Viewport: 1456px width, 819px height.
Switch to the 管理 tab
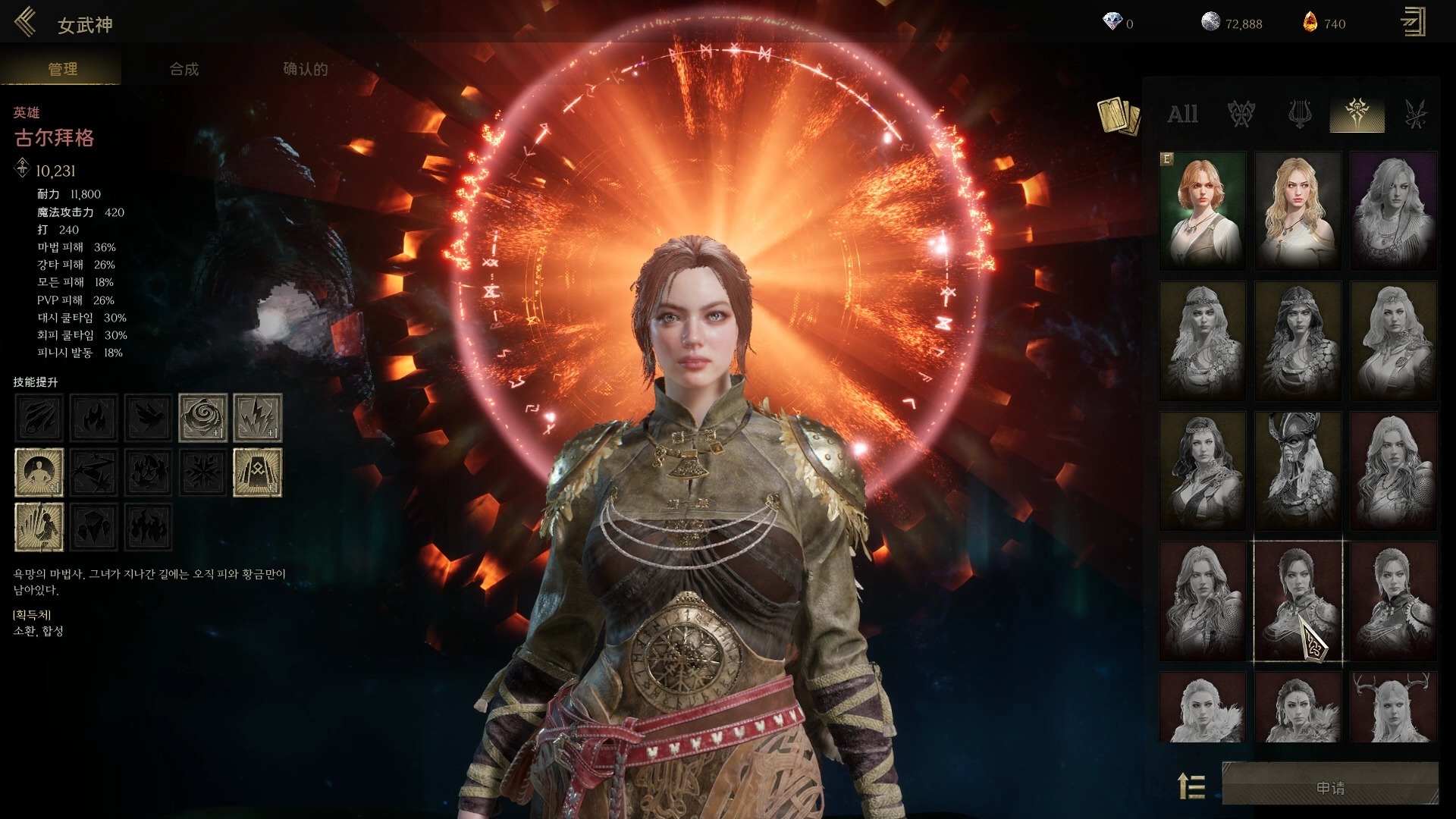[62, 69]
